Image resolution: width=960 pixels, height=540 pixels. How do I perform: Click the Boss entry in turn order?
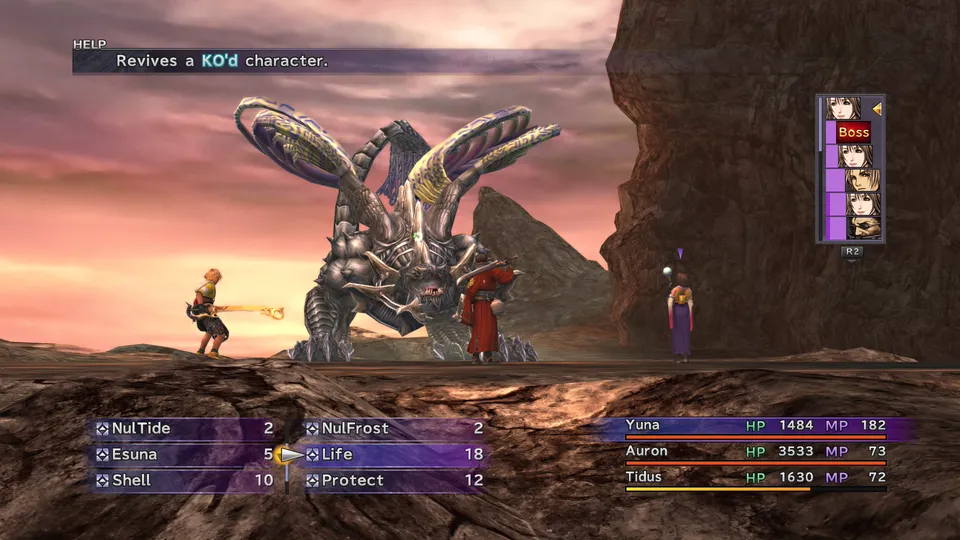click(853, 132)
